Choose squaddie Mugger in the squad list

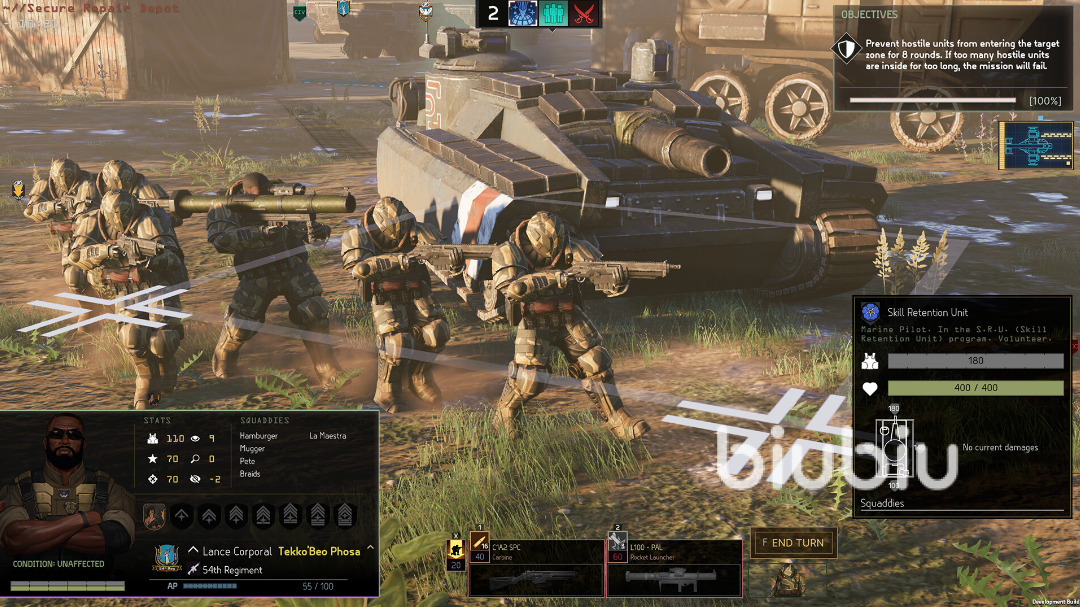(252, 449)
